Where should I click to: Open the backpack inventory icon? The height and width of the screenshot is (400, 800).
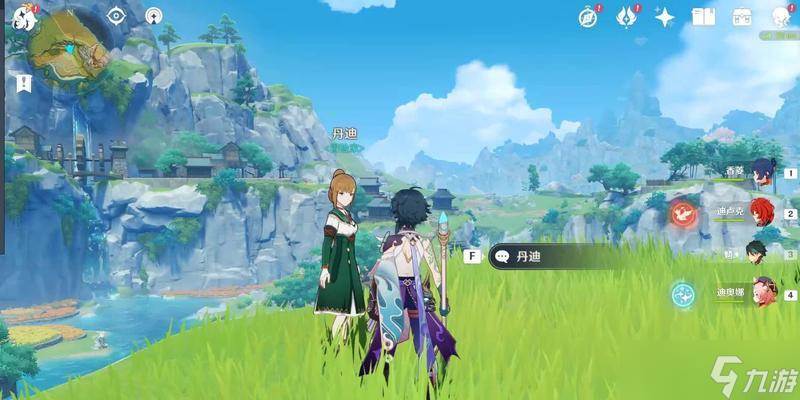pos(742,16)
